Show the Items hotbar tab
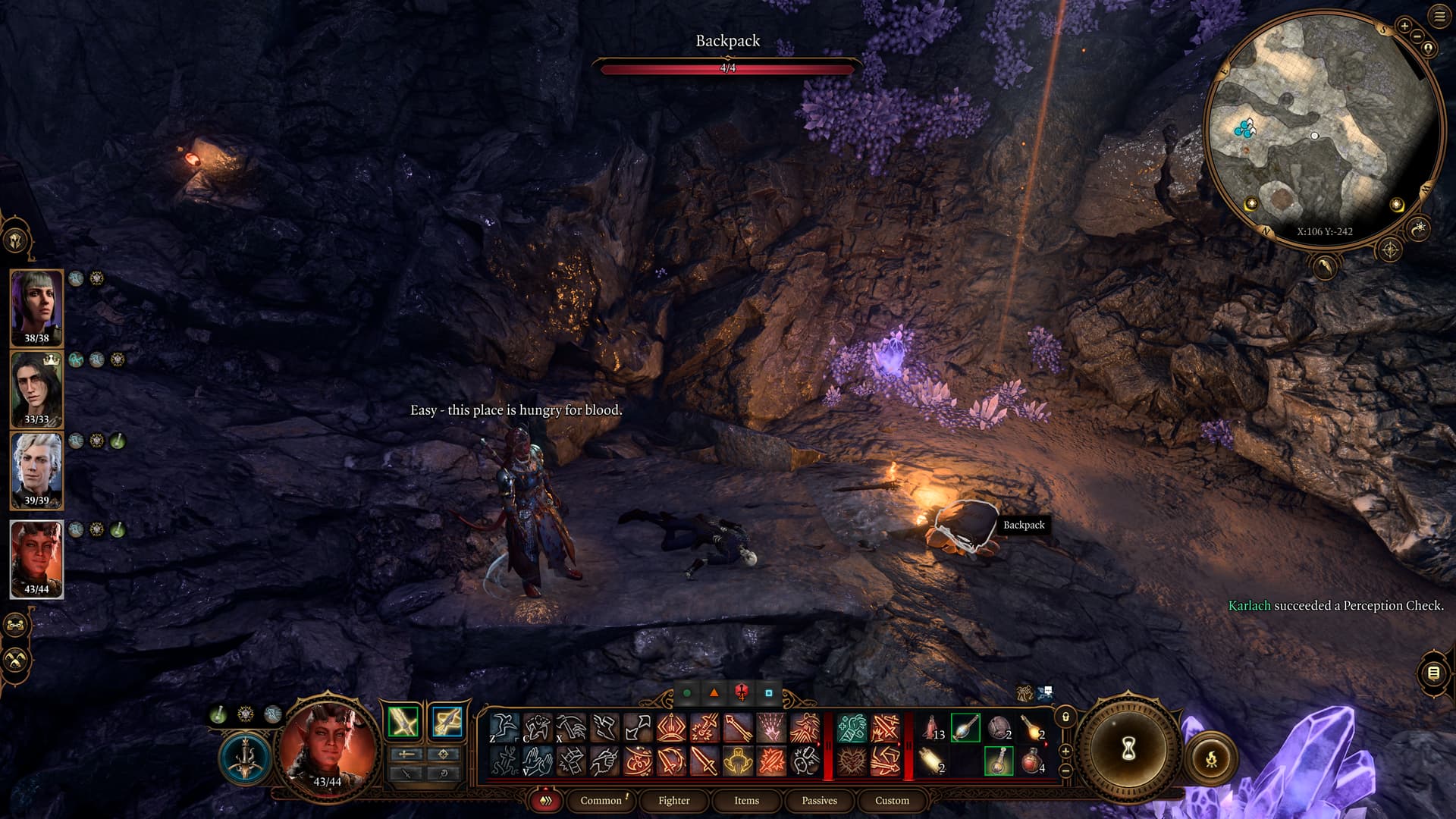1456x819 pixels. click(746, 800)
